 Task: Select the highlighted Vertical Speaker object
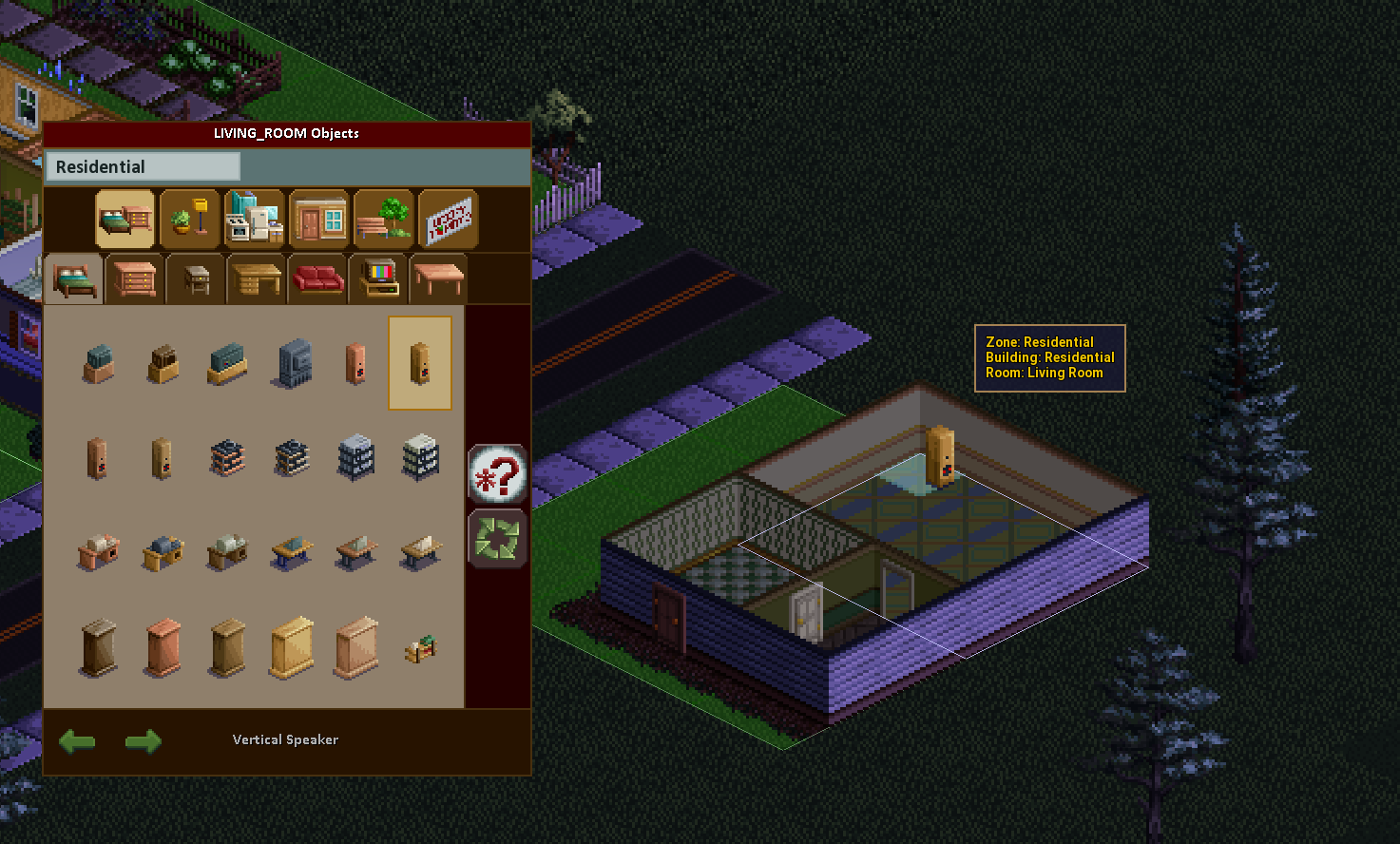420,363
